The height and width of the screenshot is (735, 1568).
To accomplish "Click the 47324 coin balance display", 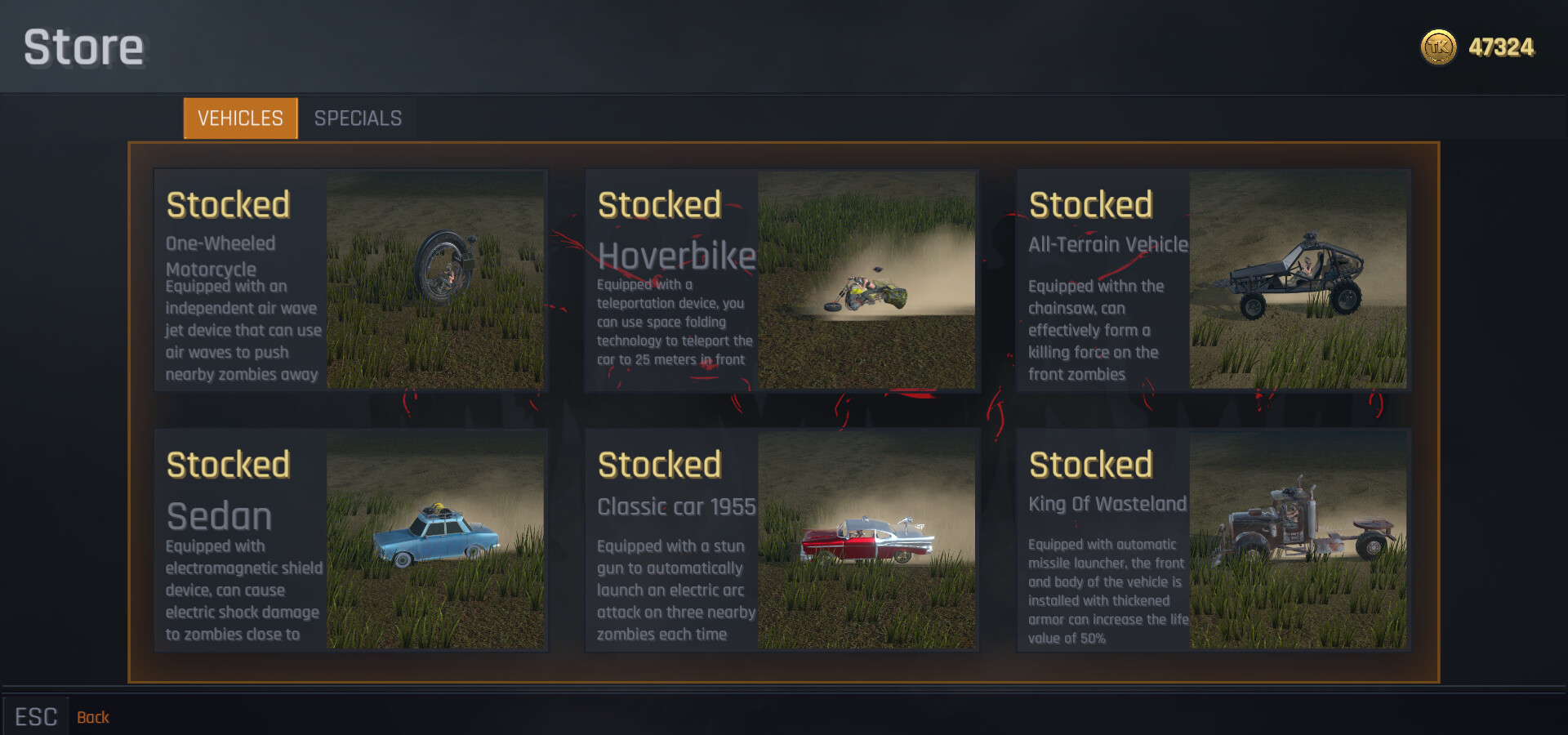I will (1502, 47).
